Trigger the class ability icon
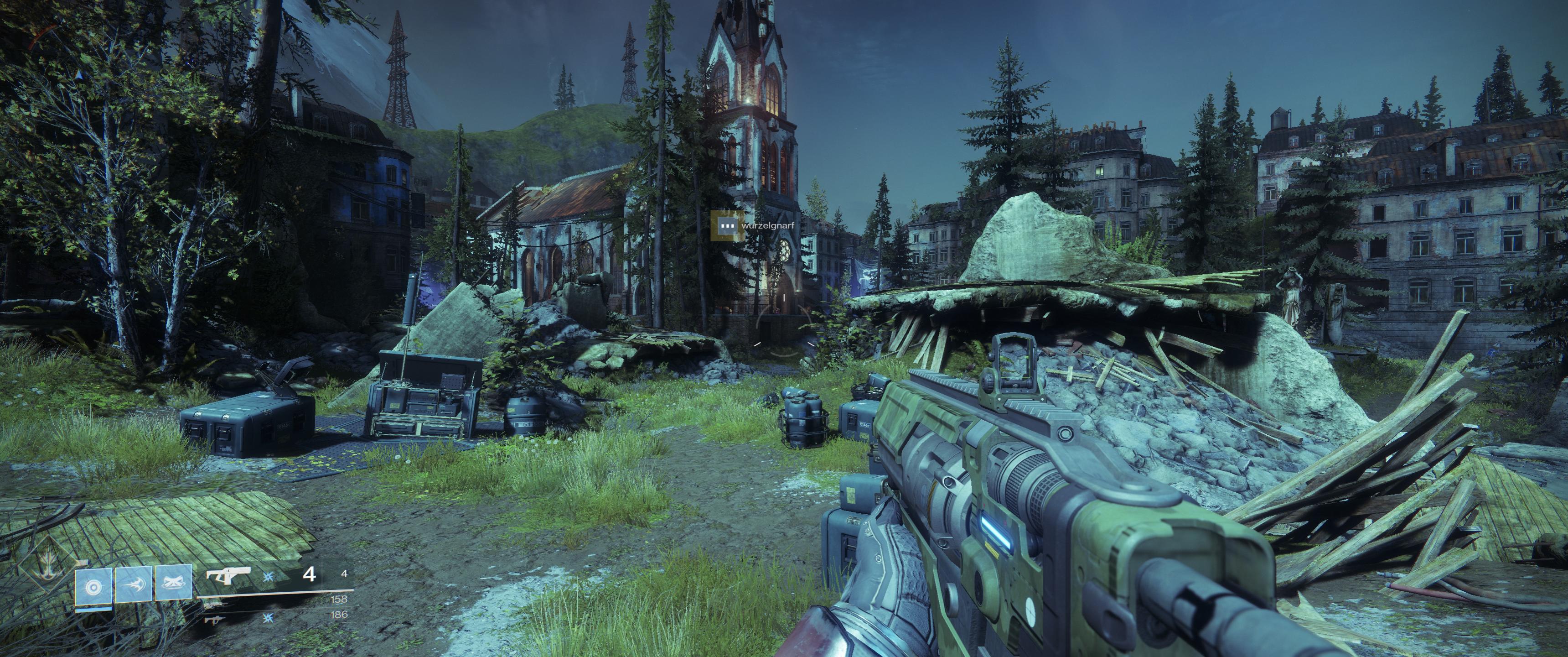This screenshot has height=657, width=1568. [173, 584]
